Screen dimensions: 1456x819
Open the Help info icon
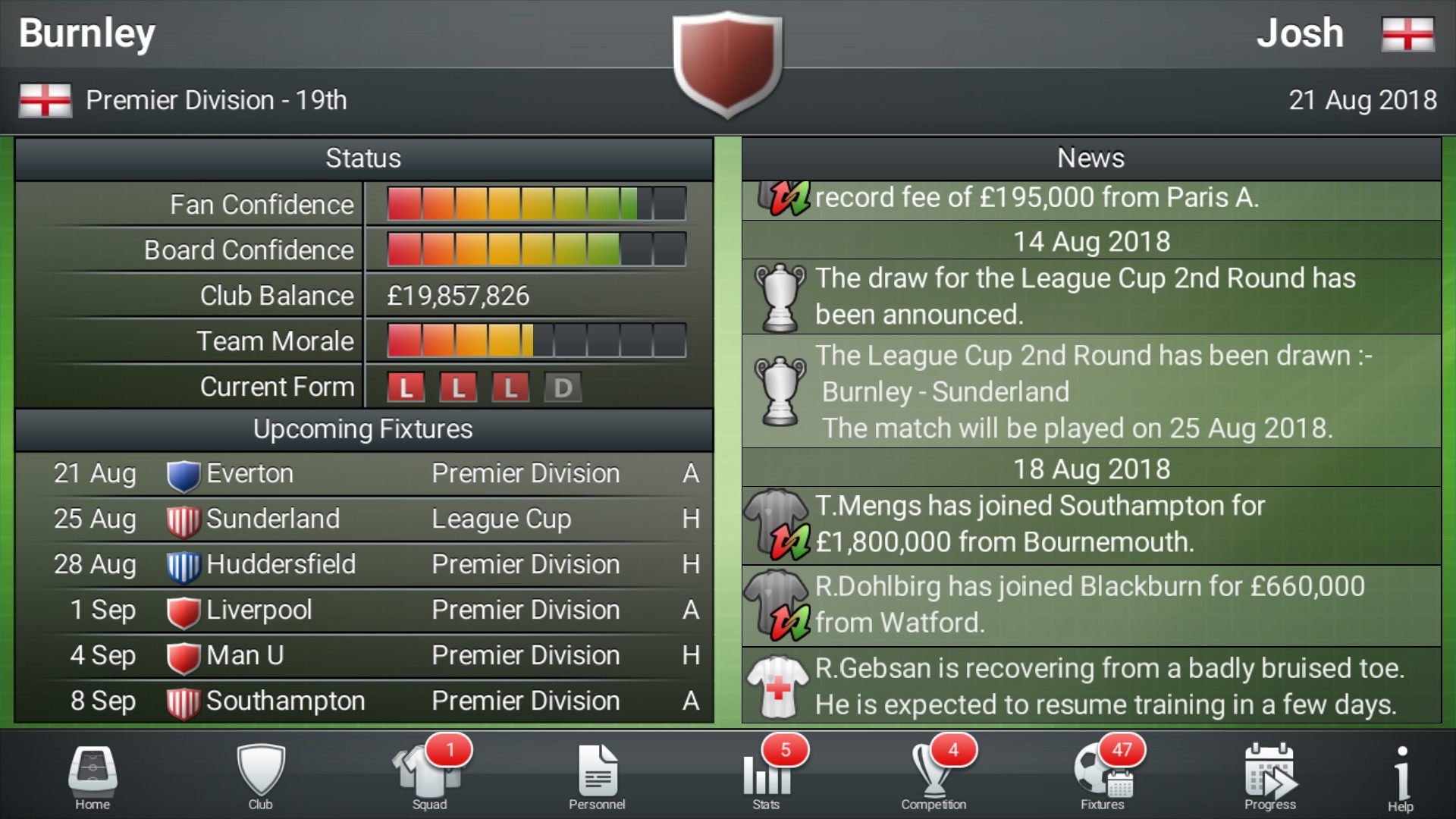[1399, 775]
